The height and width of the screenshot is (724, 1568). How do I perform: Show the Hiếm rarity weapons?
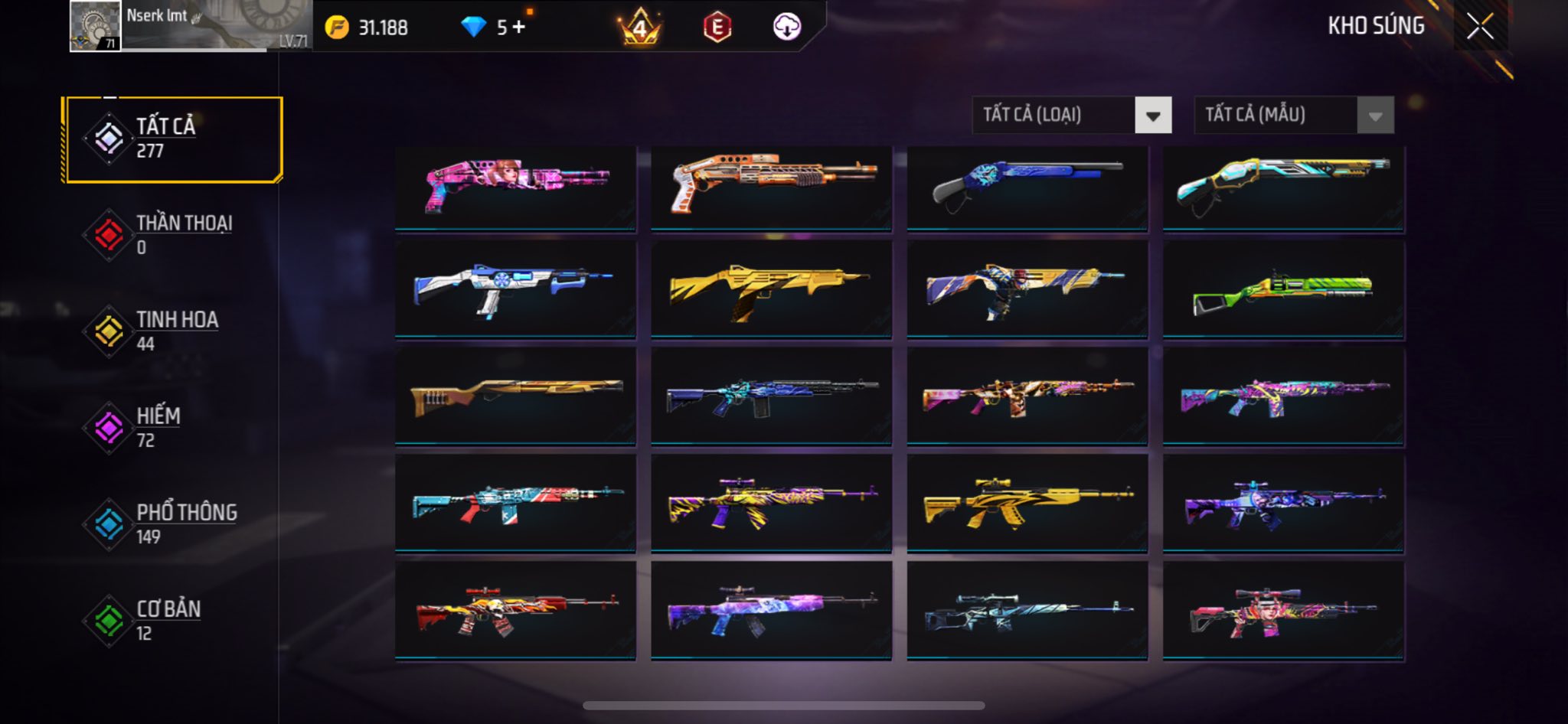(175, 428)
